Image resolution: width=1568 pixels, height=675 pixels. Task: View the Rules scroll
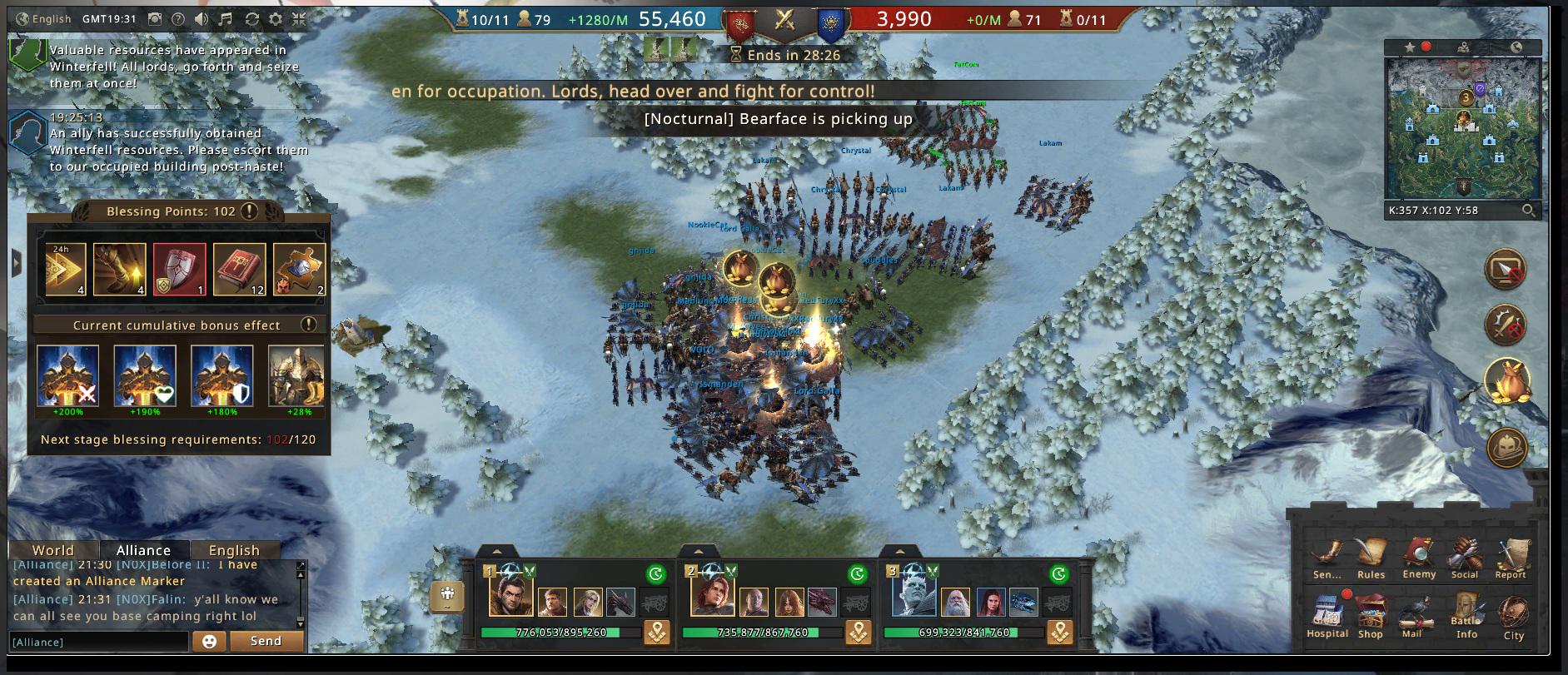(x=1371, y=556)
